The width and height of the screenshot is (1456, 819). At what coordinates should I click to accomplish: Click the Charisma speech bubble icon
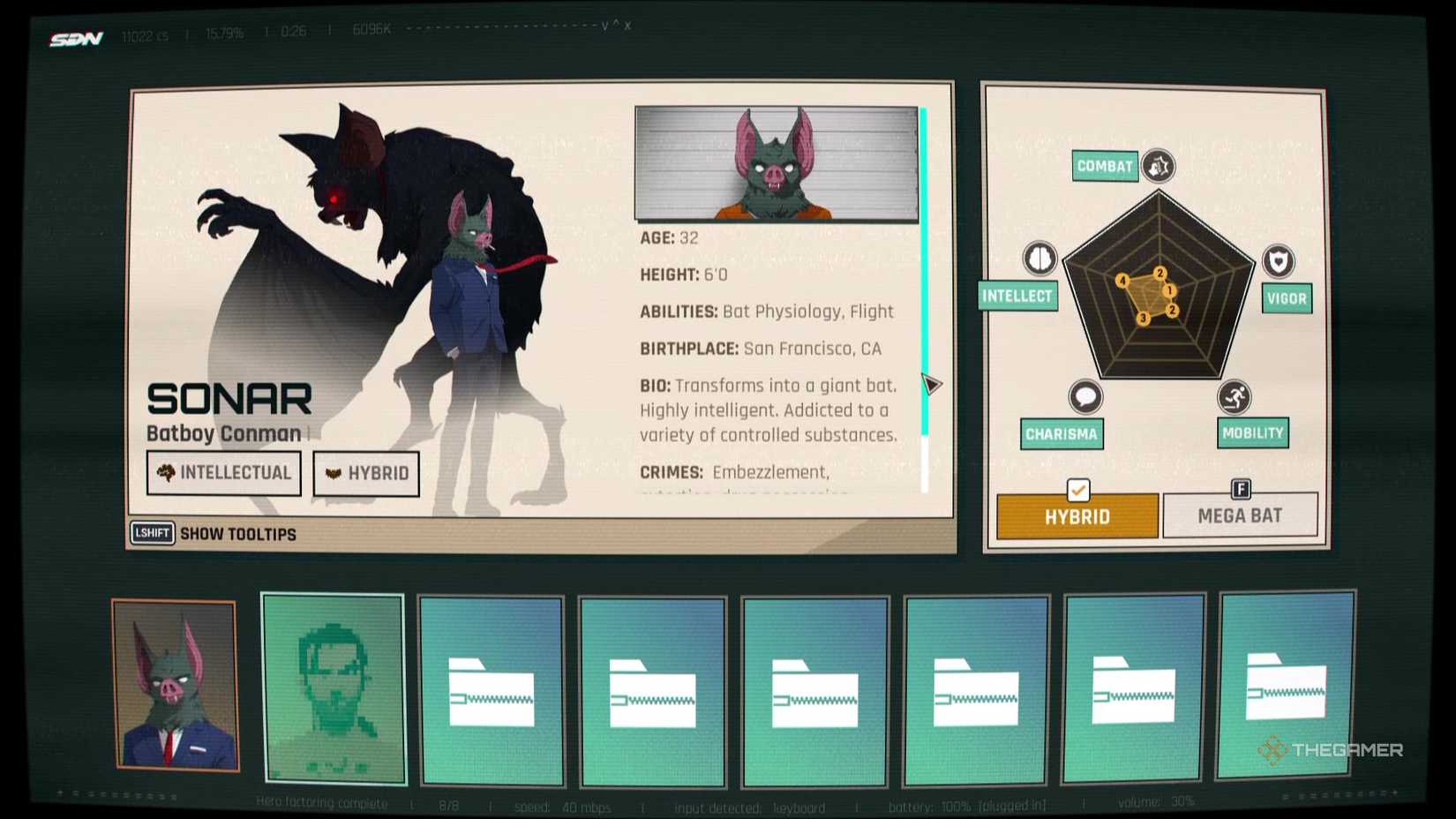(x=1084, y=397)
